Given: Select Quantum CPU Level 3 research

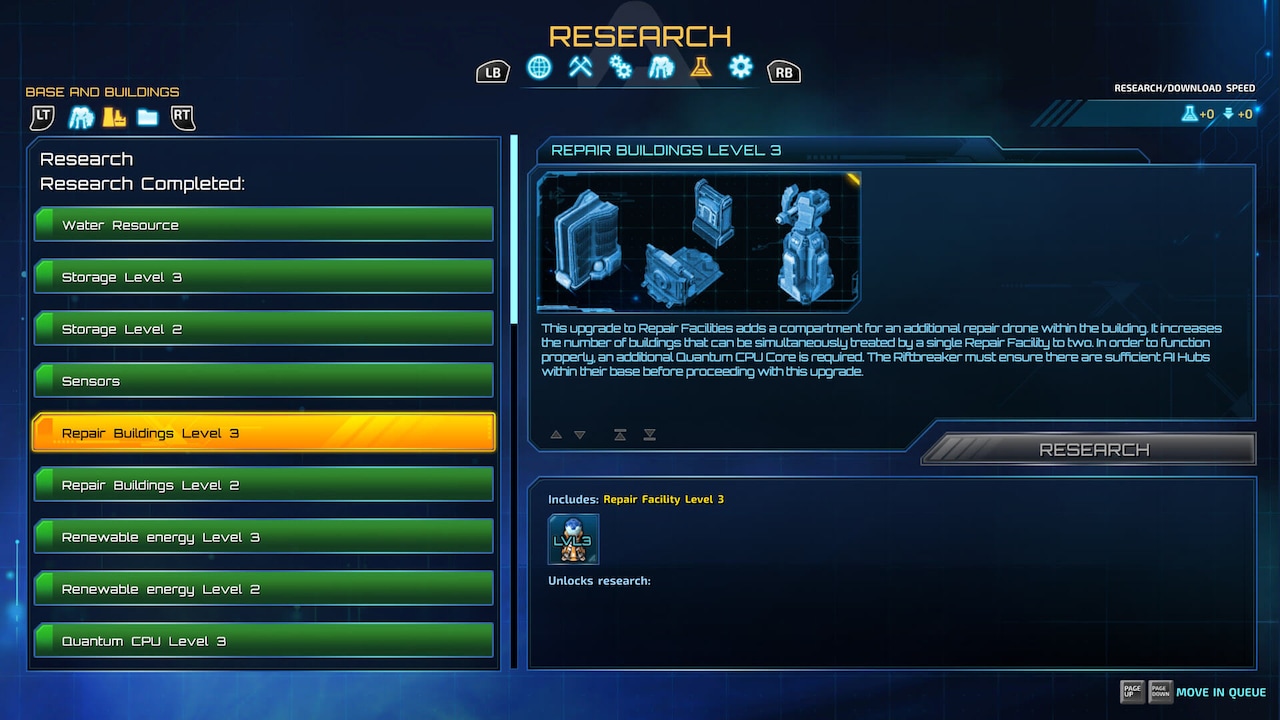Looking at the screenshot, I should point(264,641).
